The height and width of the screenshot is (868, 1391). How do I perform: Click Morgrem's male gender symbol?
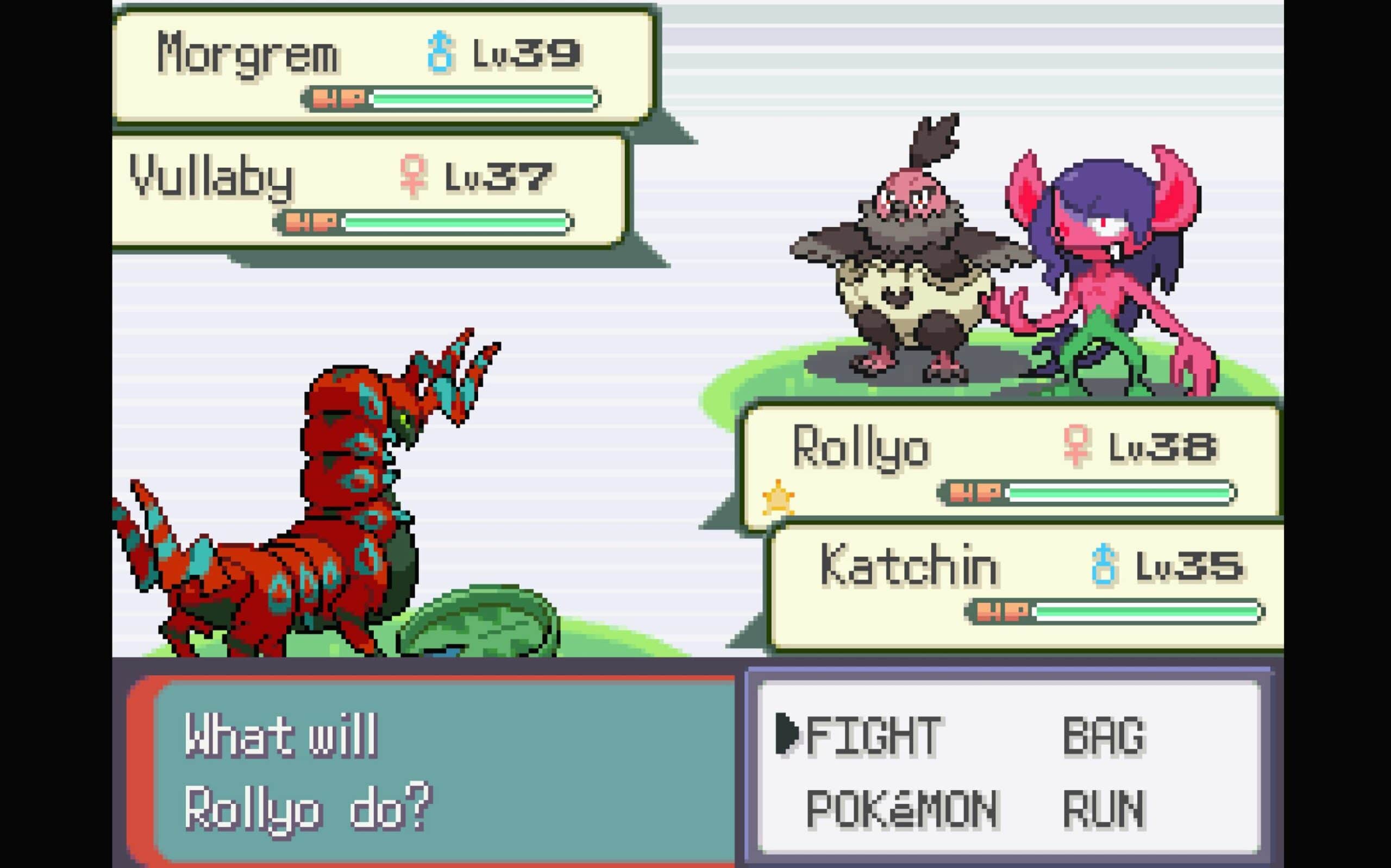(x=441, y=52)
